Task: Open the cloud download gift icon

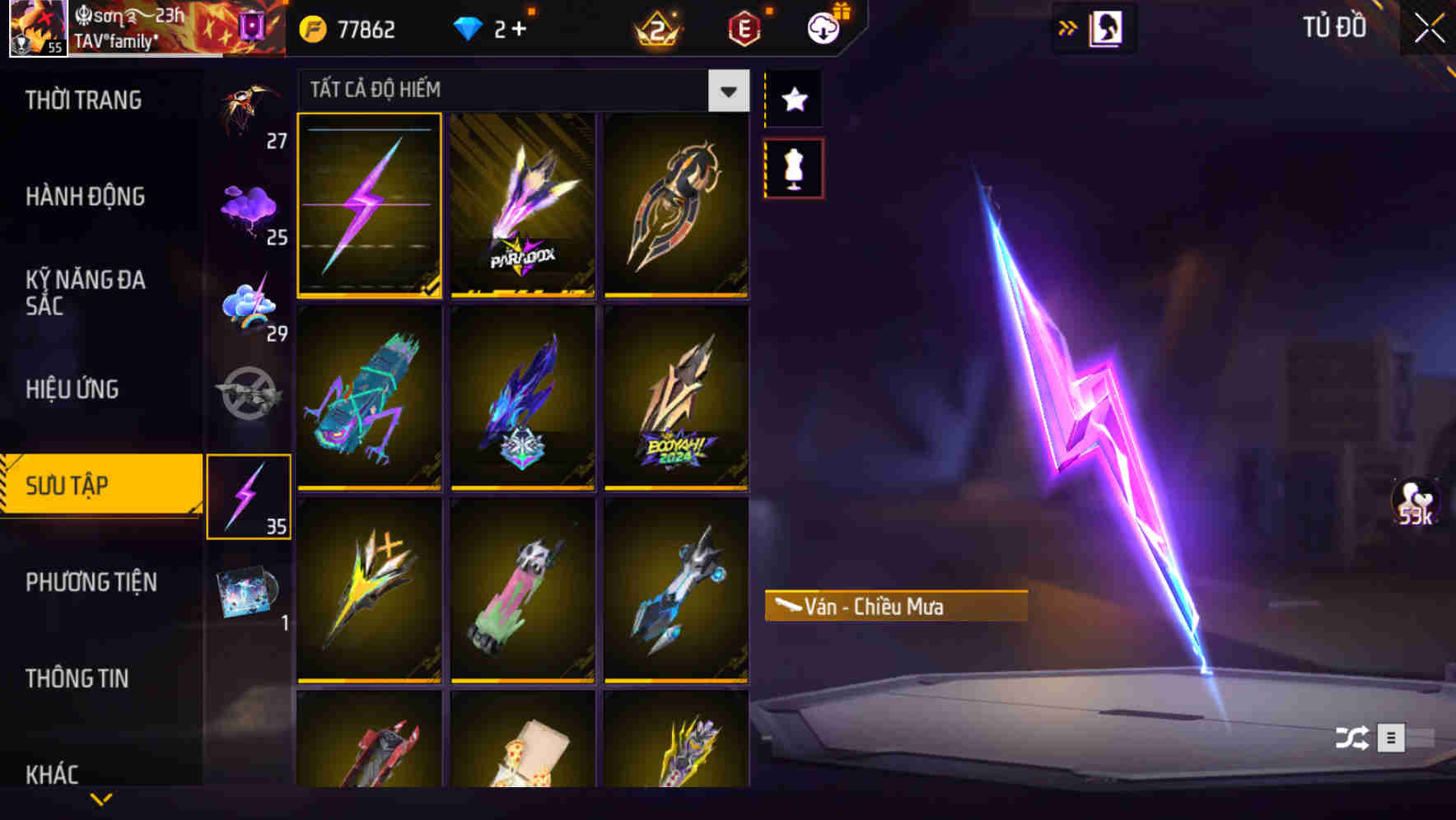Action: (x=823, y=27)
